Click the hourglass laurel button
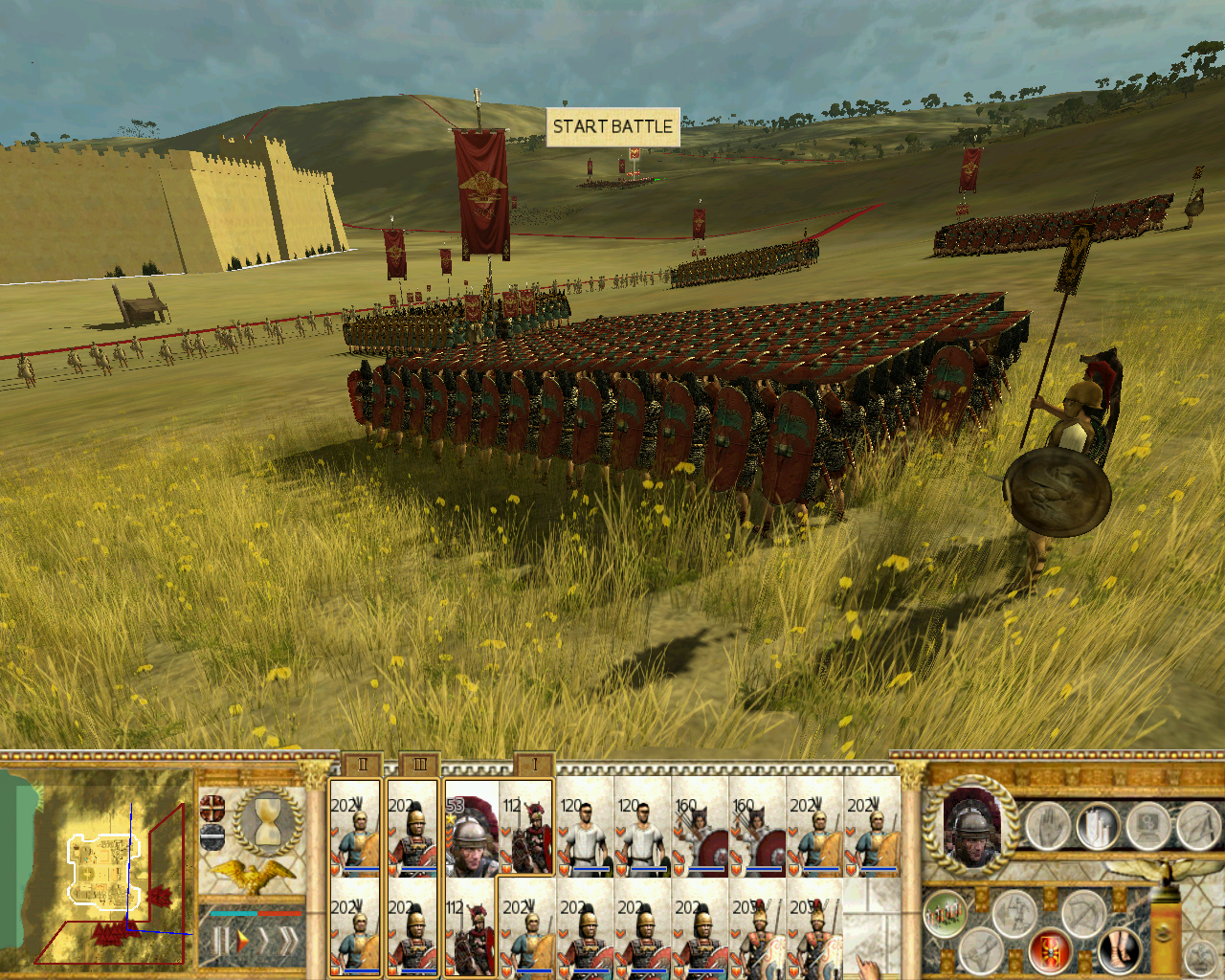 coord(266,823)
